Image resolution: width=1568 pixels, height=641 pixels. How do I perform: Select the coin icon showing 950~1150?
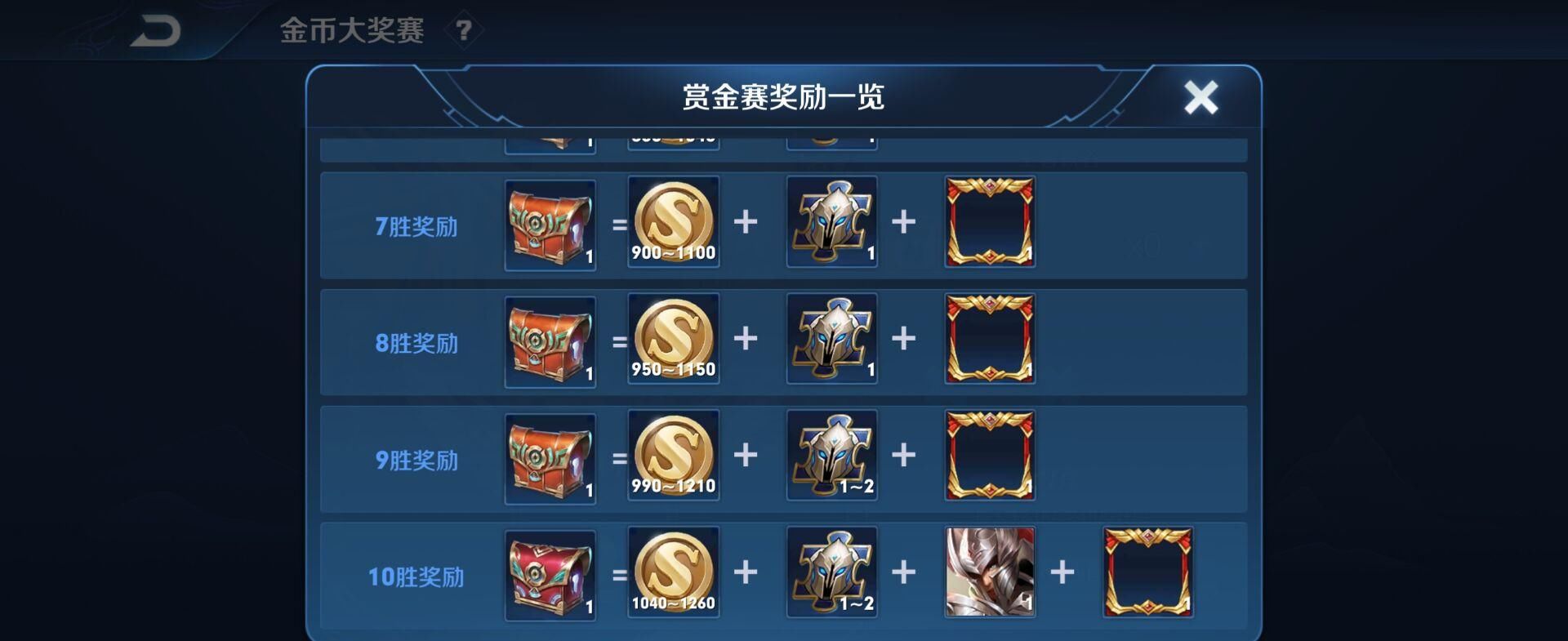pyautogui.click(x=672, y=336)
